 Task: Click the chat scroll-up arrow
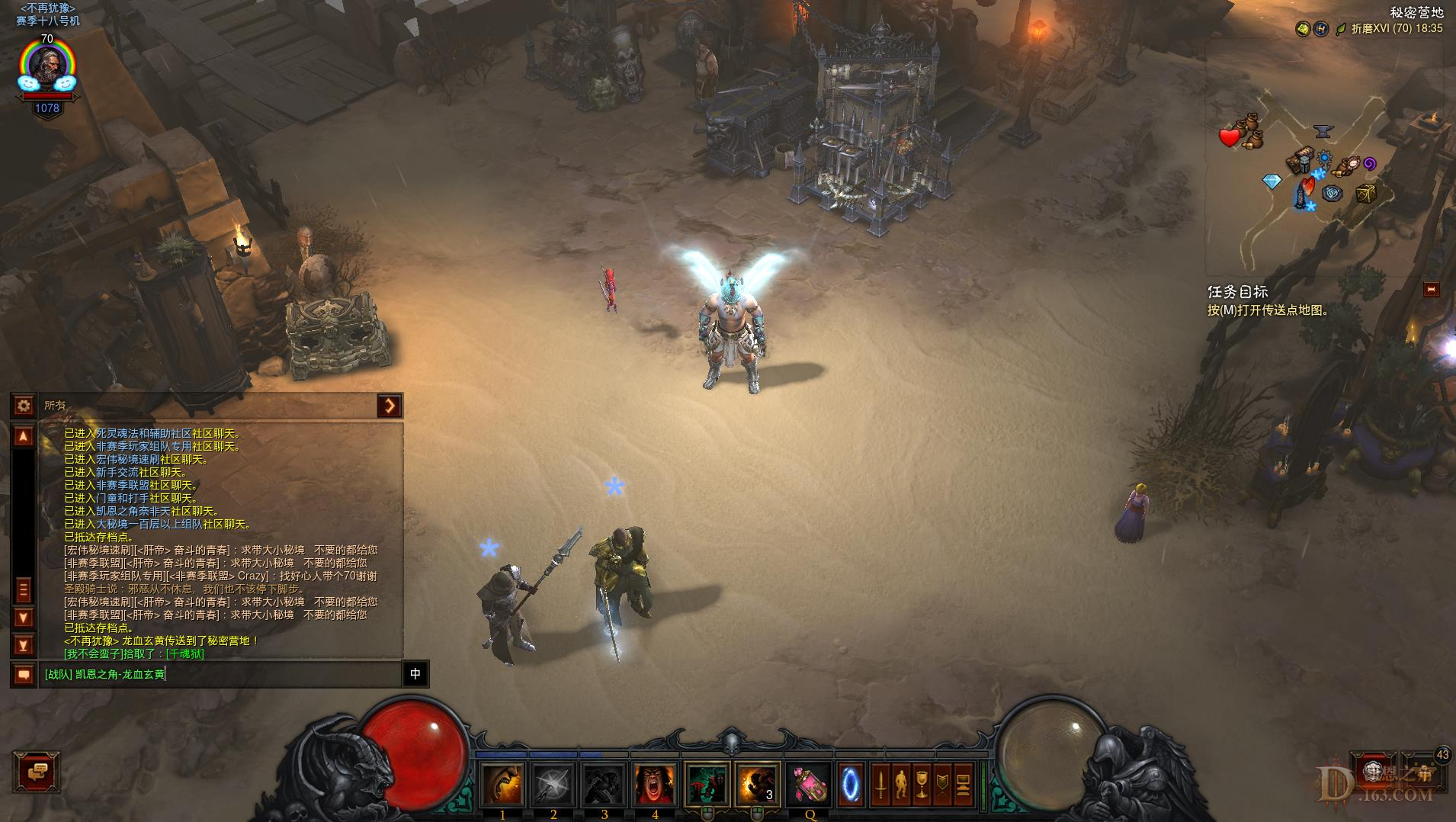pos(24,436)
